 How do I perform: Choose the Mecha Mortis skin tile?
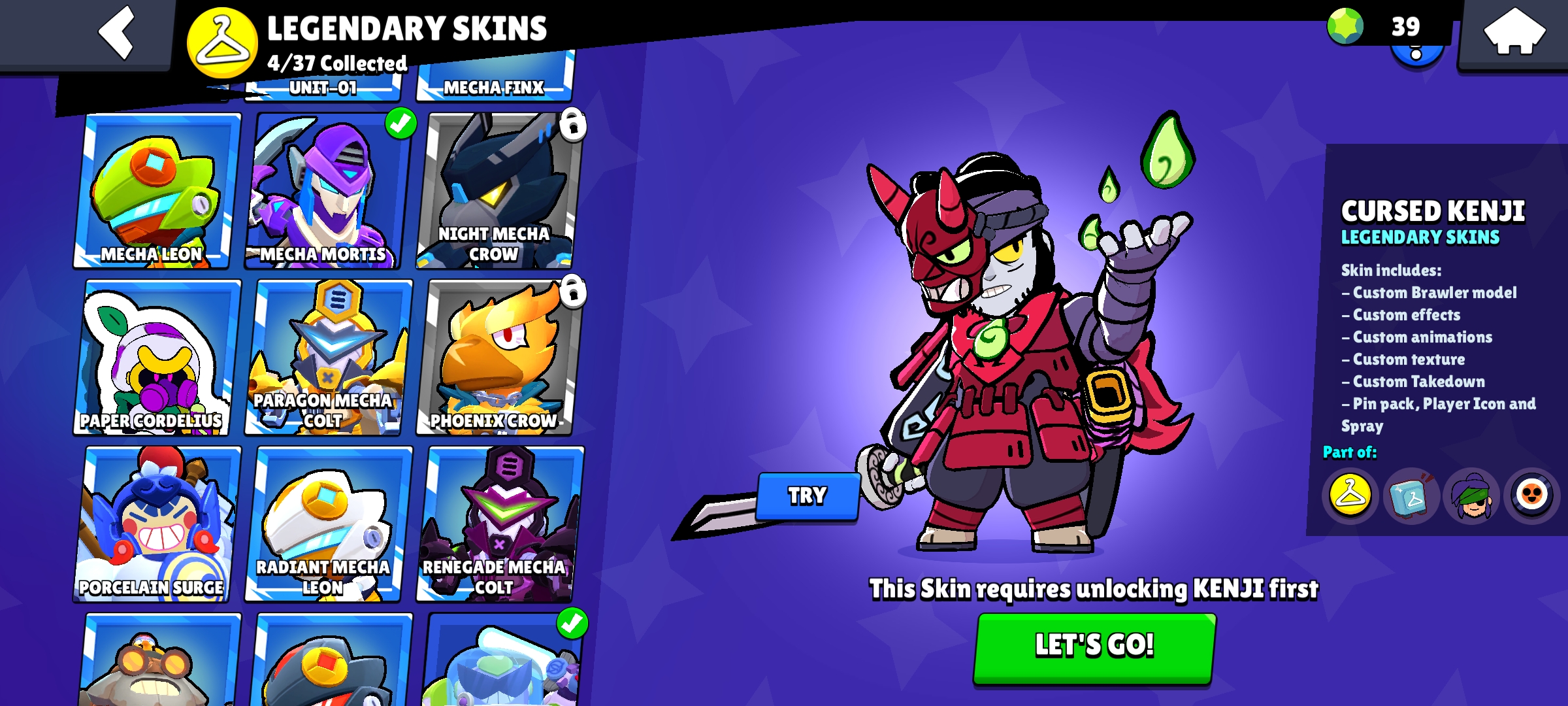click(328, 191)
